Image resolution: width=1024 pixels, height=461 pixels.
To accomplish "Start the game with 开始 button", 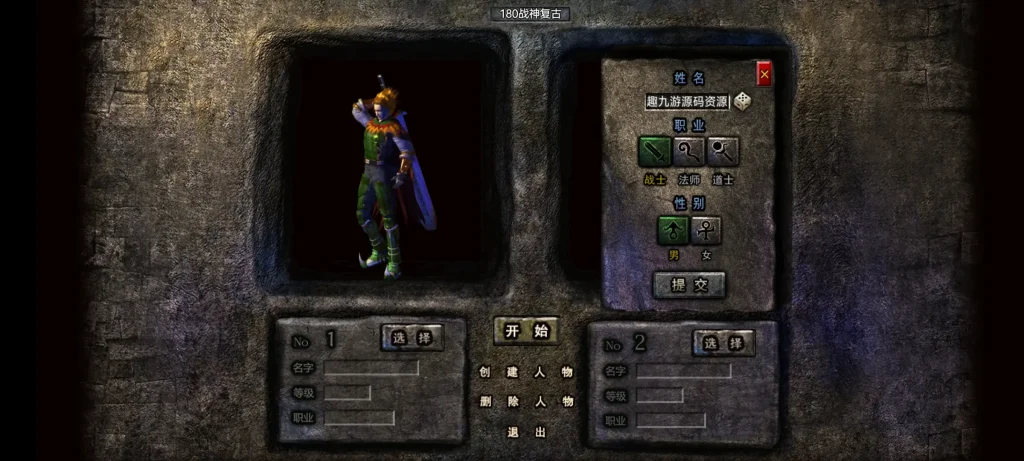I will coord(526,331).
